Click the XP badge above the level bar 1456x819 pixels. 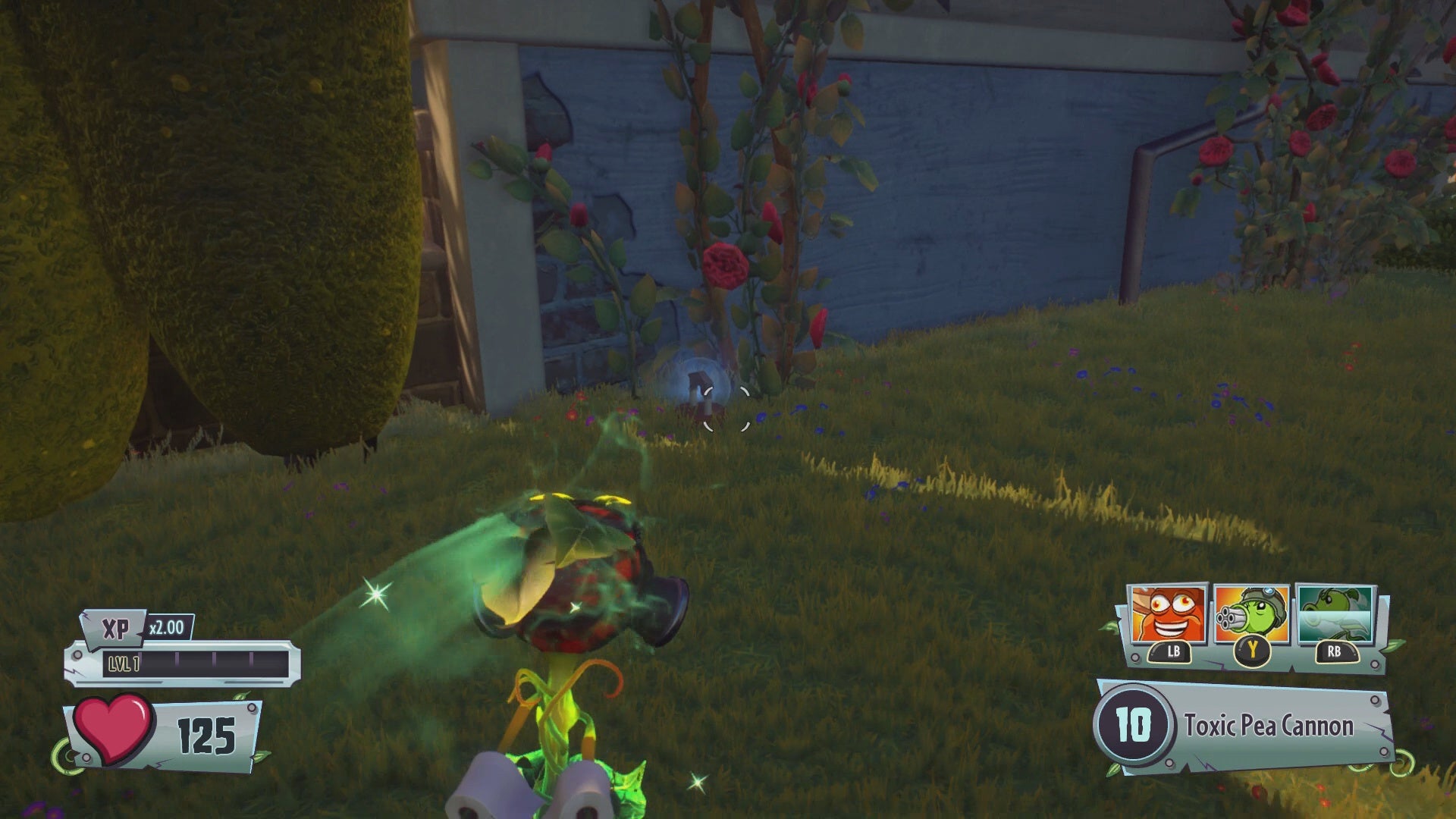[115, 628]
